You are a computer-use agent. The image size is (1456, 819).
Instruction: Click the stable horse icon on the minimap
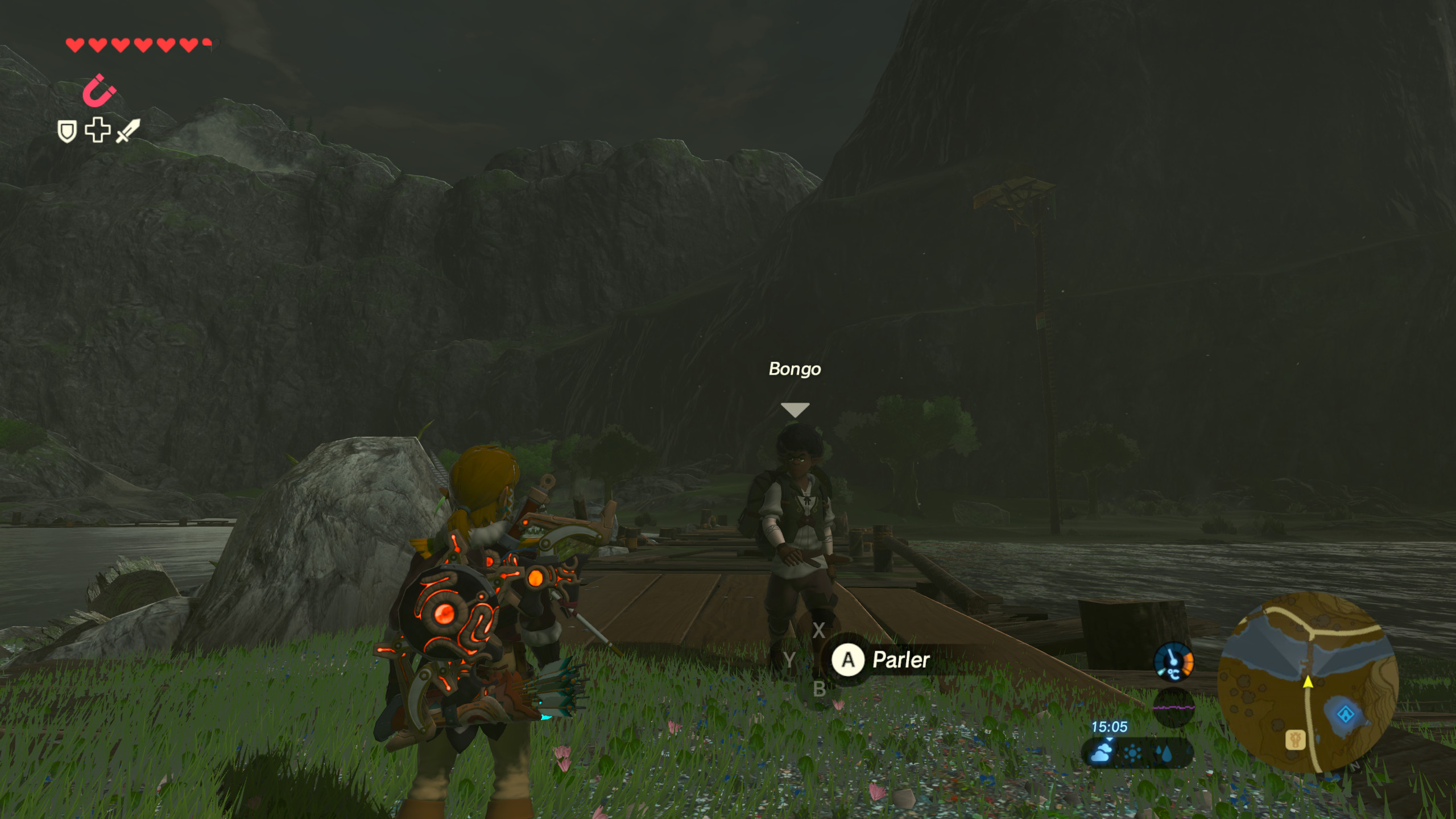pos(1296,738)
